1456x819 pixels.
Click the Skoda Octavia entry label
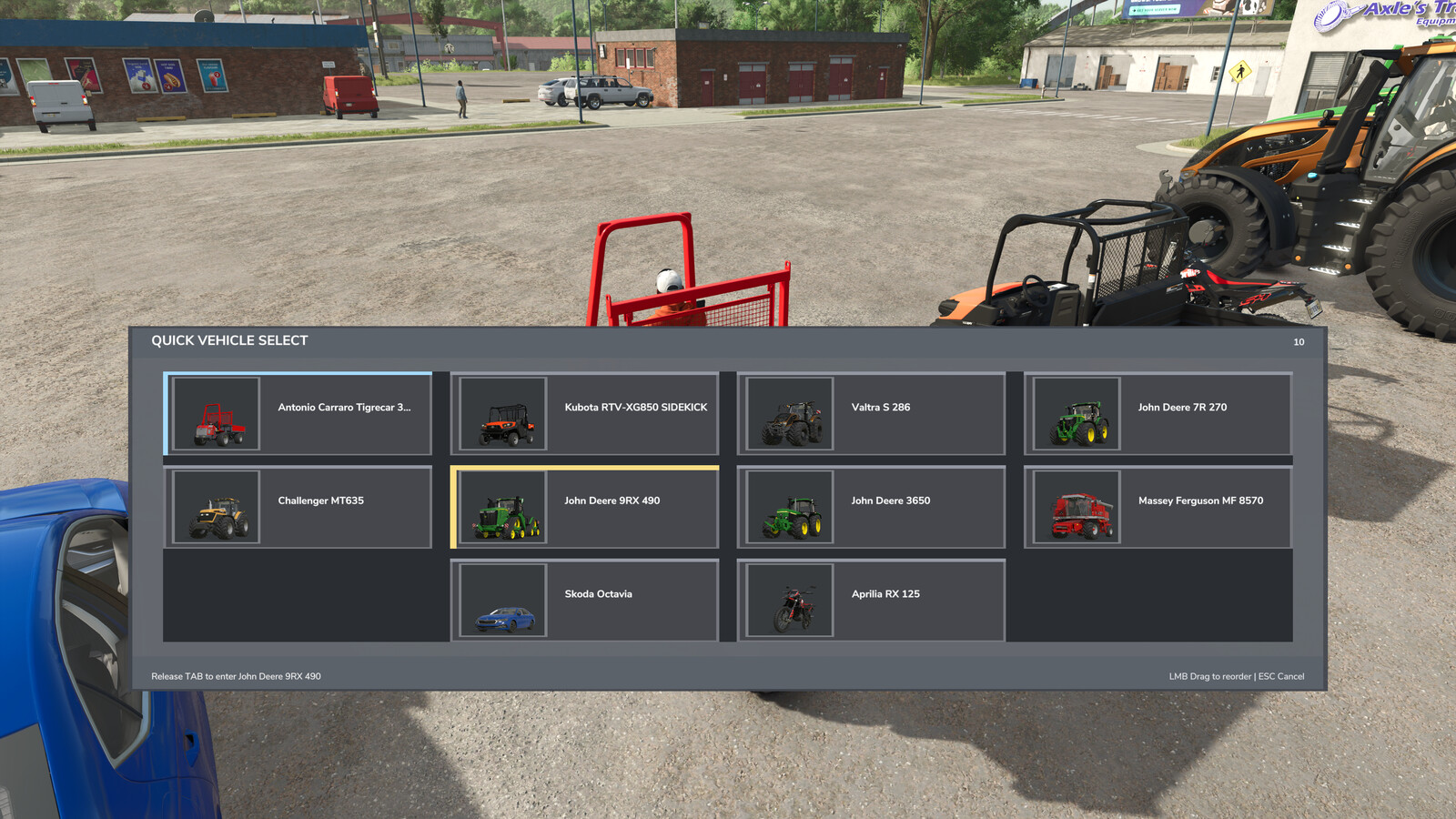pyautogui.click(x=597, y=592)
